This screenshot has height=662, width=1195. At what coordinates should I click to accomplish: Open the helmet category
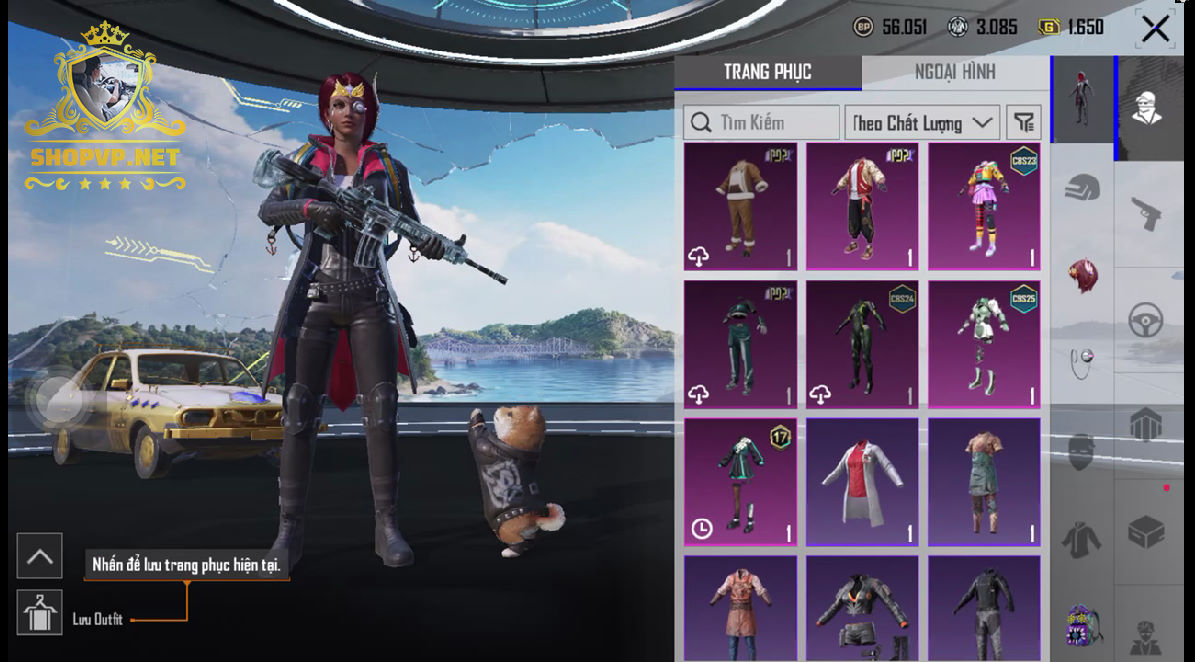(1082, 188)
